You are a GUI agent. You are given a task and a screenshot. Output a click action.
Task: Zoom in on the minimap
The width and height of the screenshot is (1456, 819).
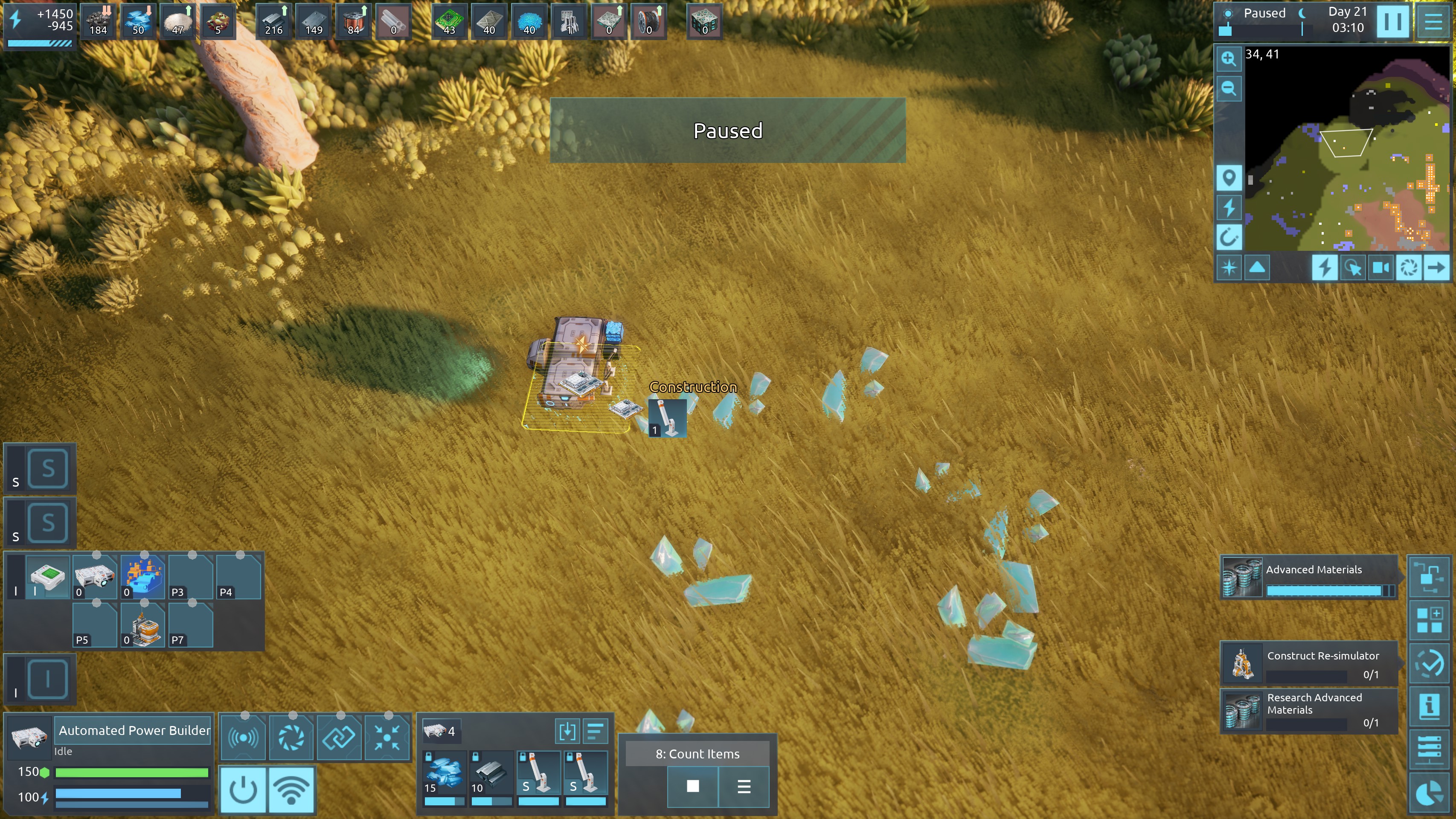point(1228,59)
